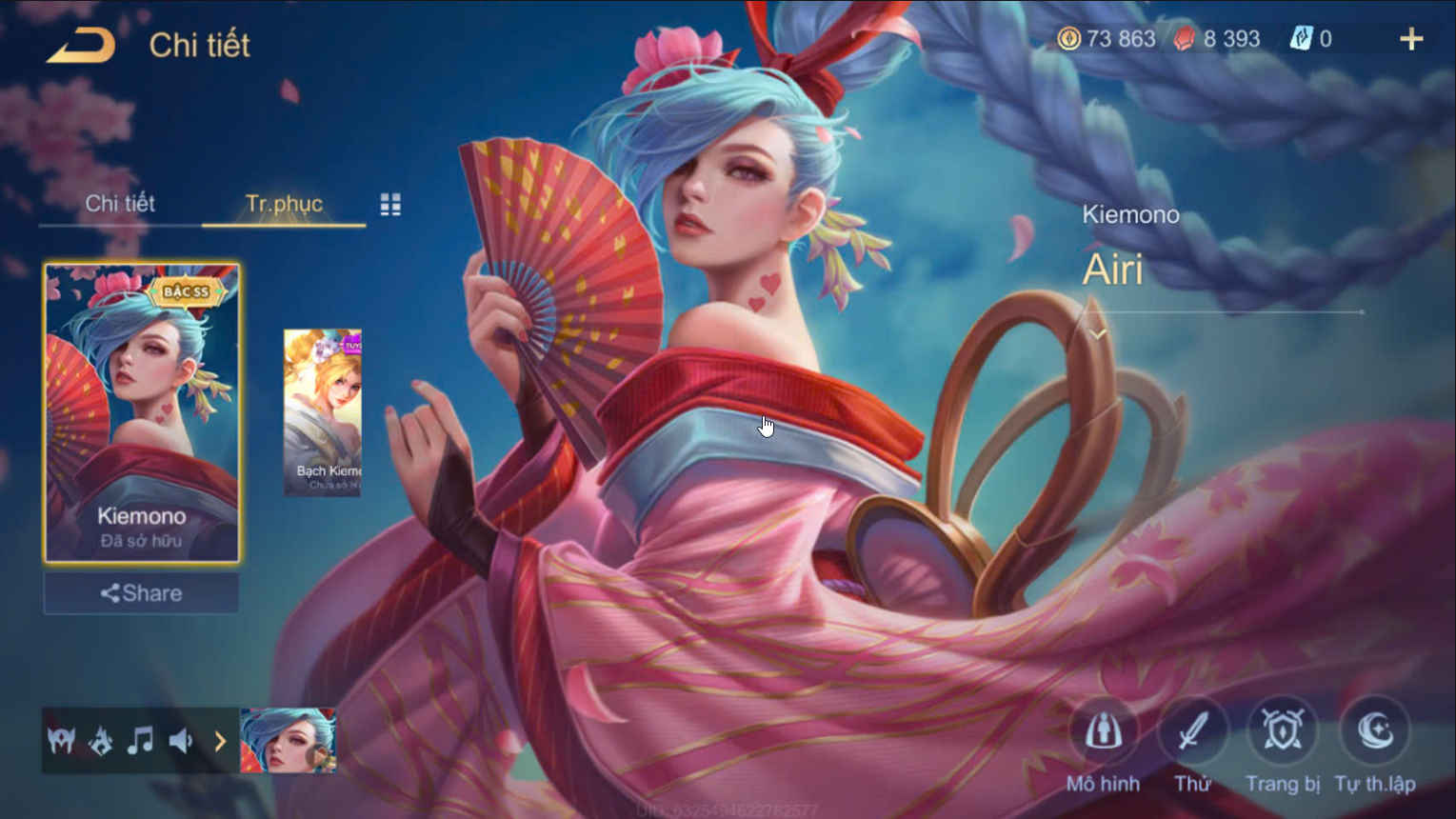The image size is (1456, 819).
Task: Click the gold coin currency icon
Action: (x=1068, y=39)
